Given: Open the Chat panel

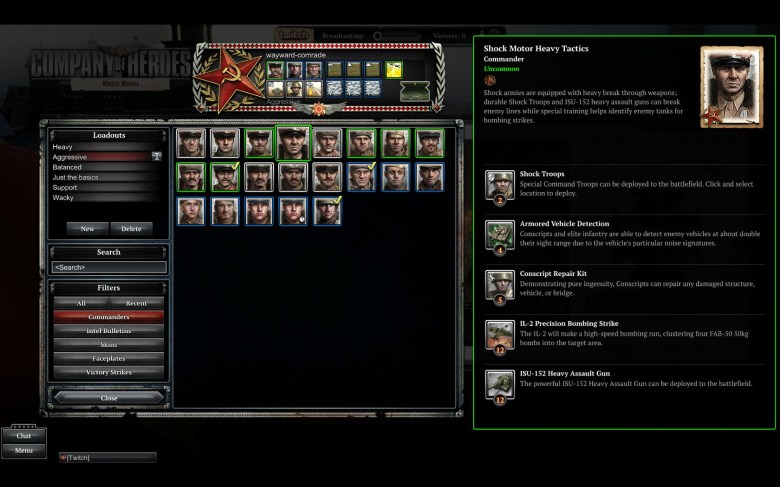Looking at the screenshot, I should (x=24, y=436).
